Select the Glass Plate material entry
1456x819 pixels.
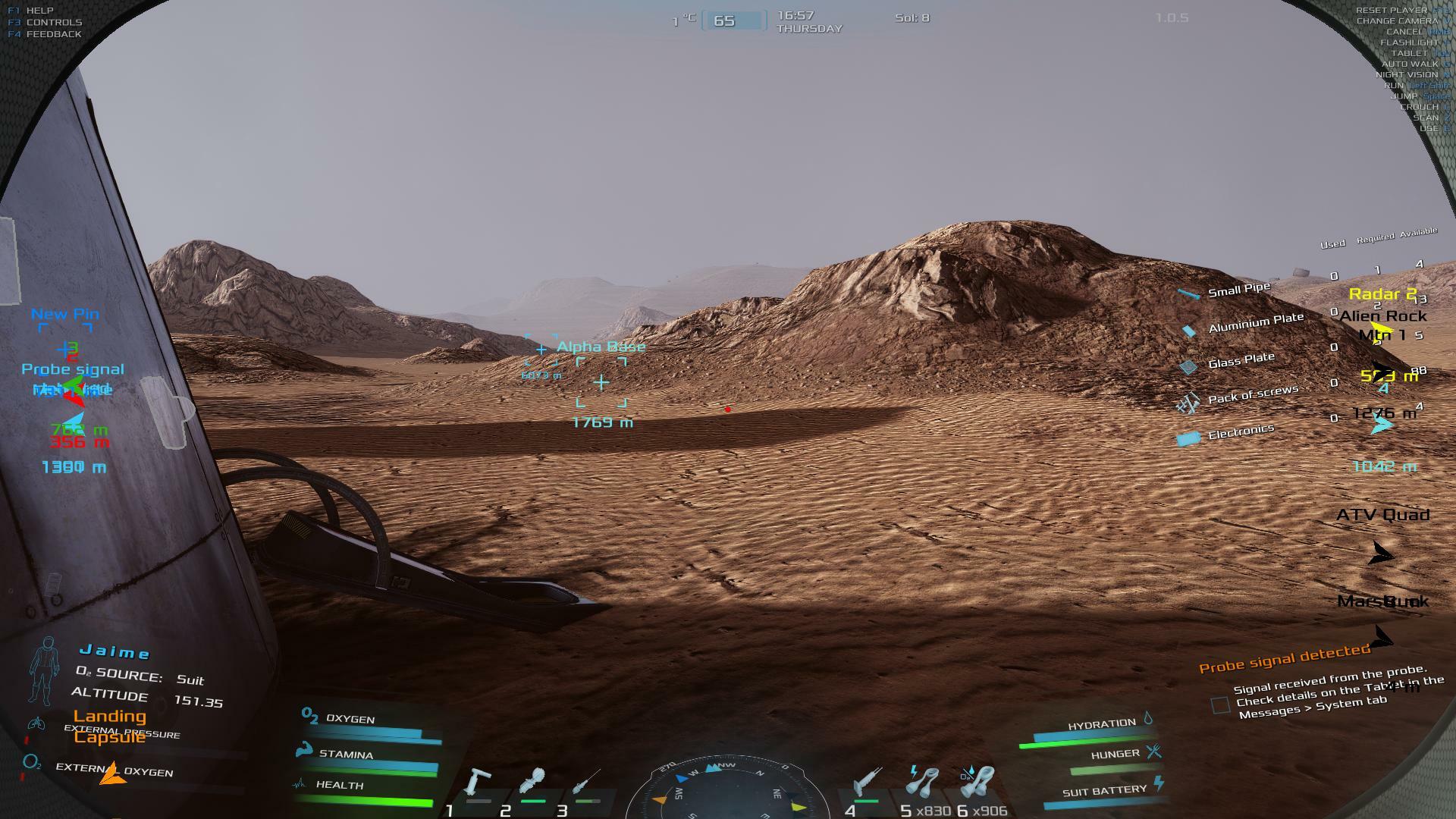pyautogui.click(x=1241, y=361)
